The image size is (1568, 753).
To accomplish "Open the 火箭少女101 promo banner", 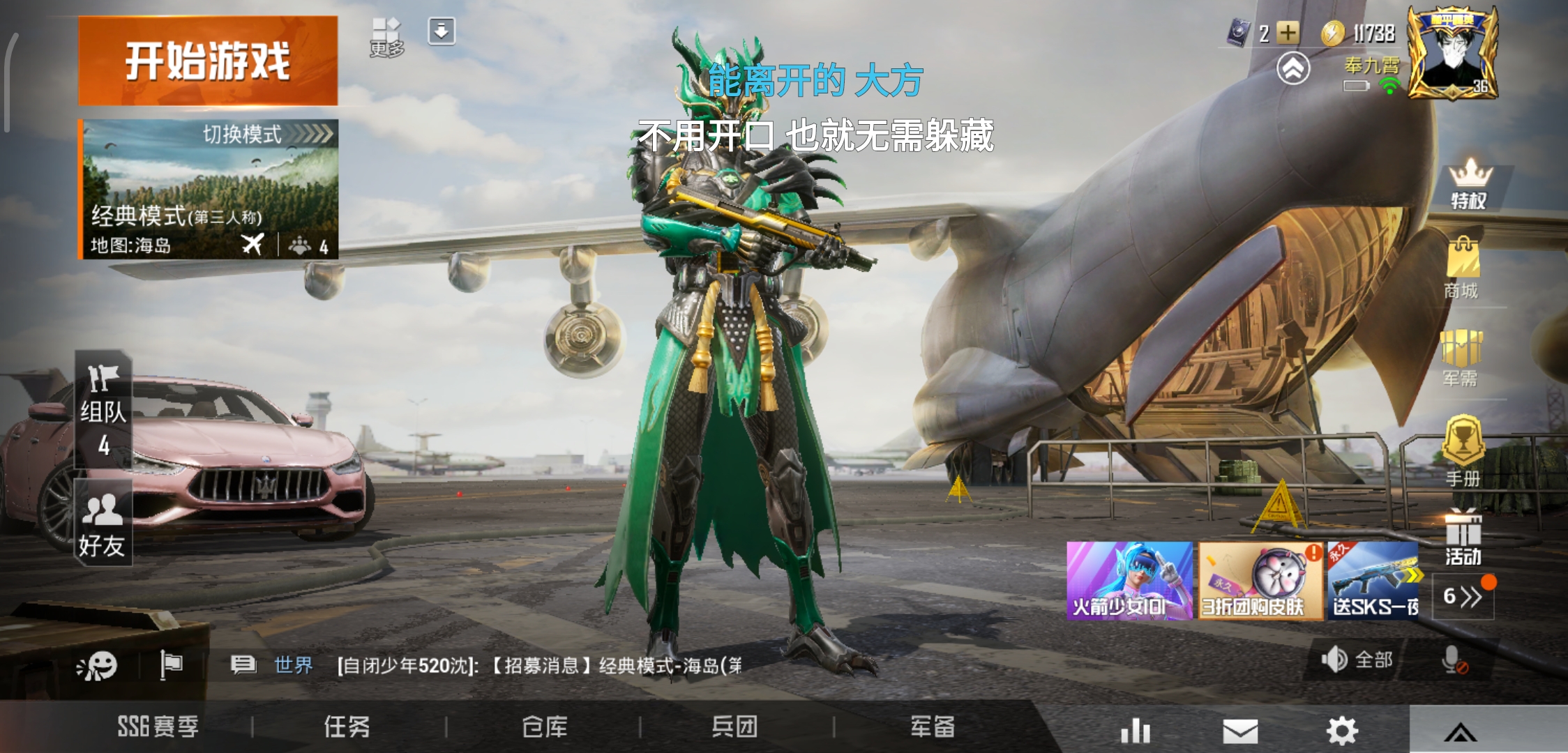I will 1129,581.
